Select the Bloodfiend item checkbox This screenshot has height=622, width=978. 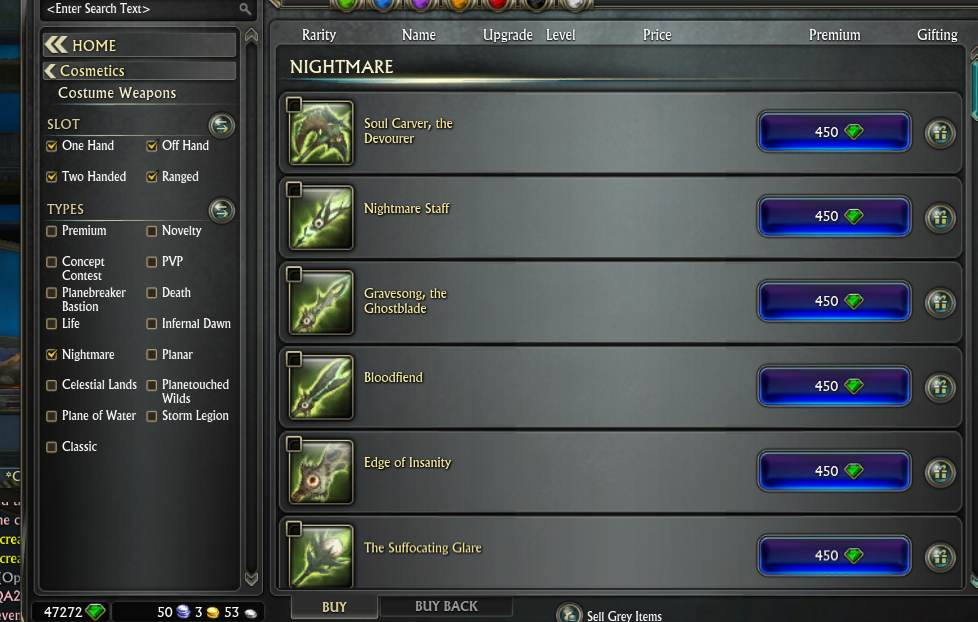pos(294,359)
